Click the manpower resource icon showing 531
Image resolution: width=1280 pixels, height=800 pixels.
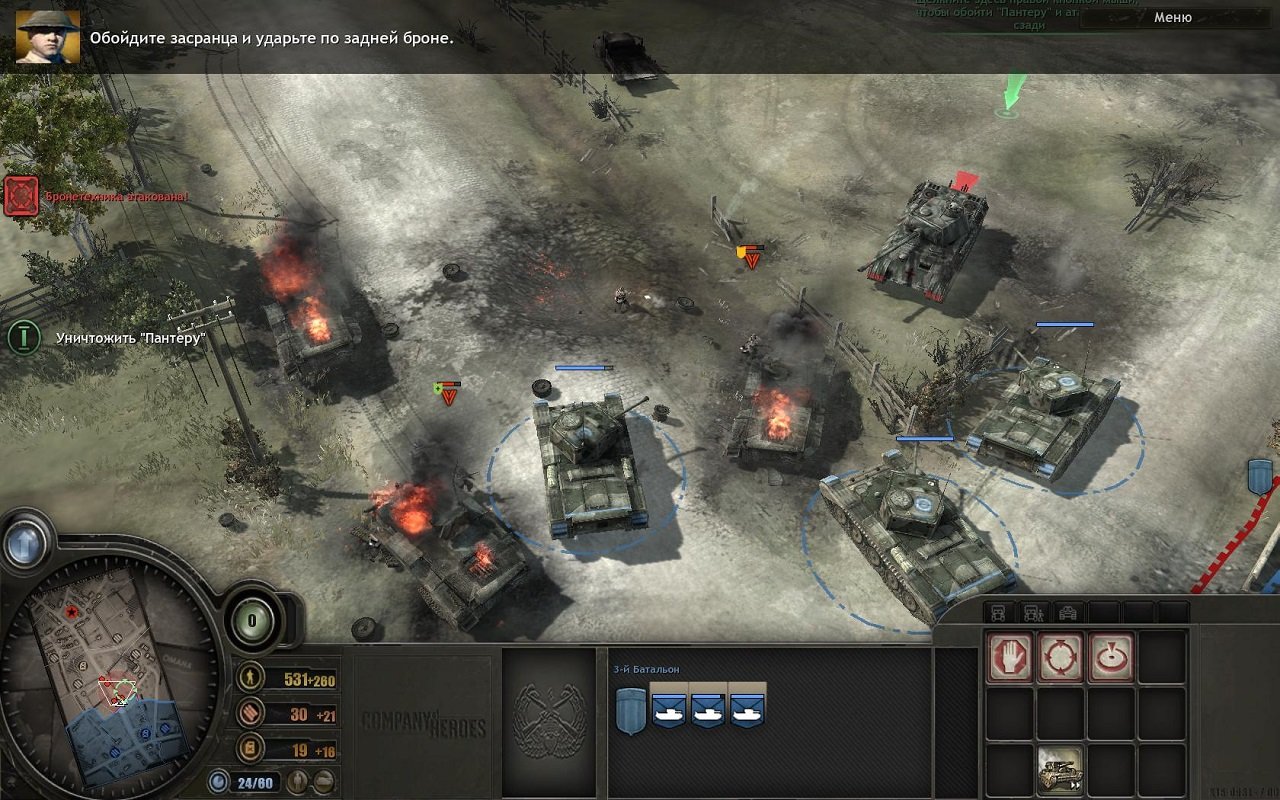250,678
